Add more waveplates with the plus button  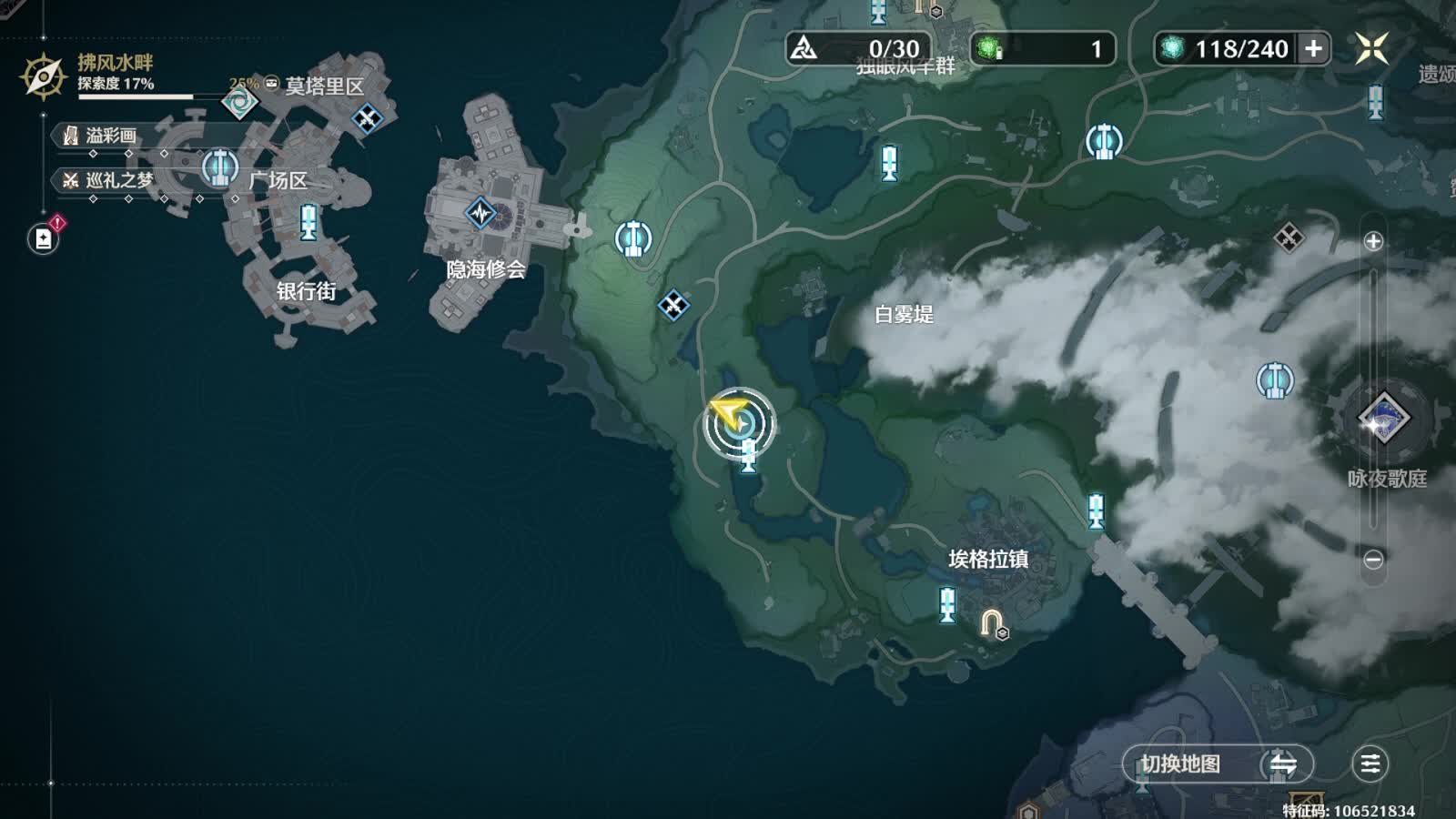(1313, 49)
